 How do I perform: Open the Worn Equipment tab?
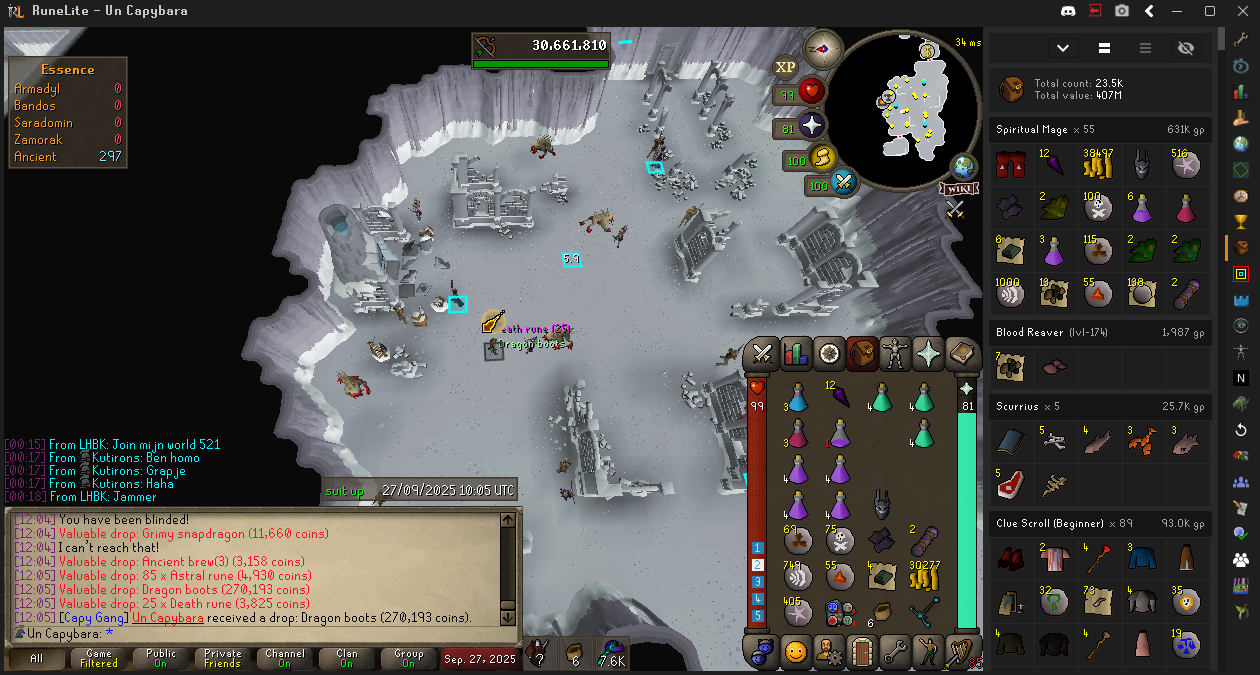click(896, 353)
